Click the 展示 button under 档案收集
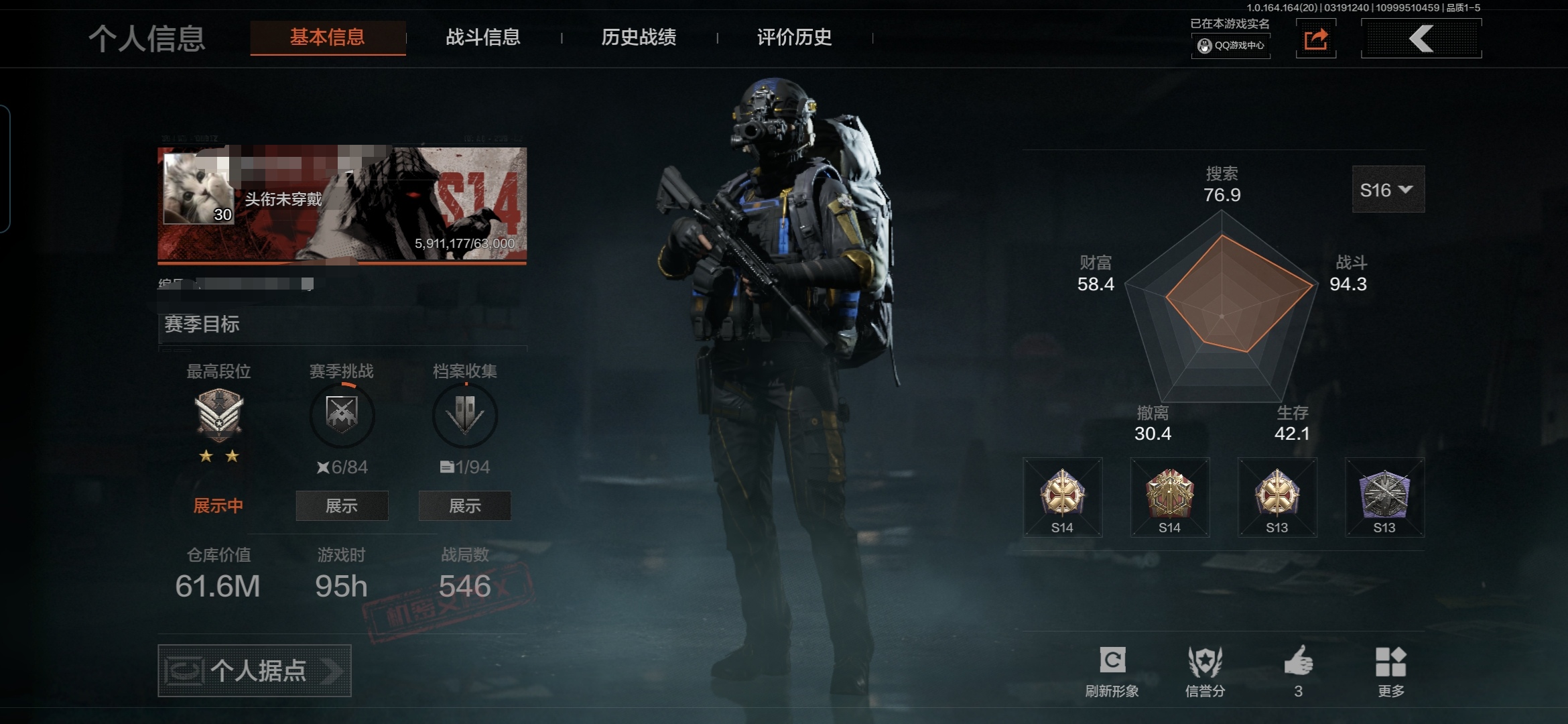This screenshot has width=1568, height=724. 465,505
